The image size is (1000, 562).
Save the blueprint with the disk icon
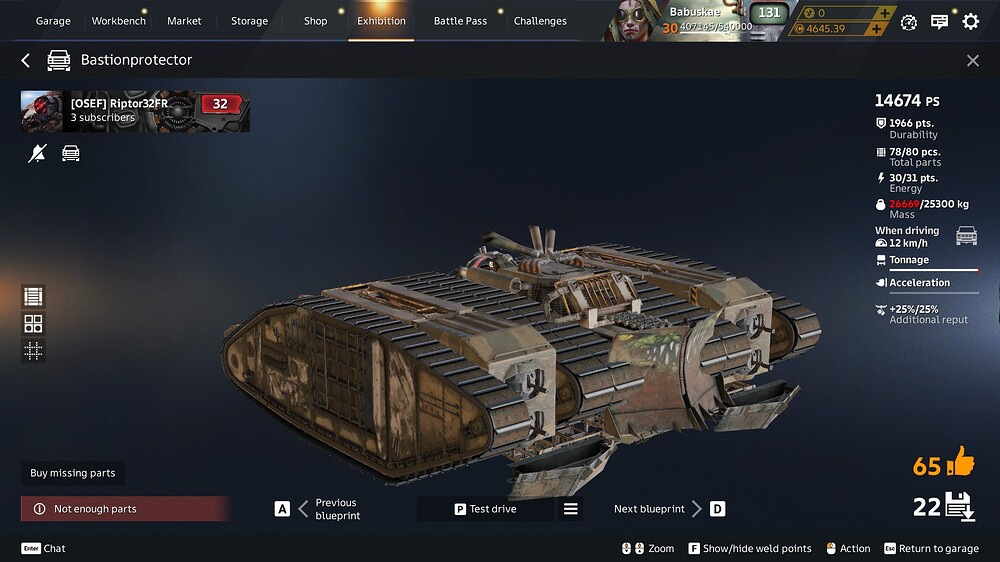coord(958,506)
